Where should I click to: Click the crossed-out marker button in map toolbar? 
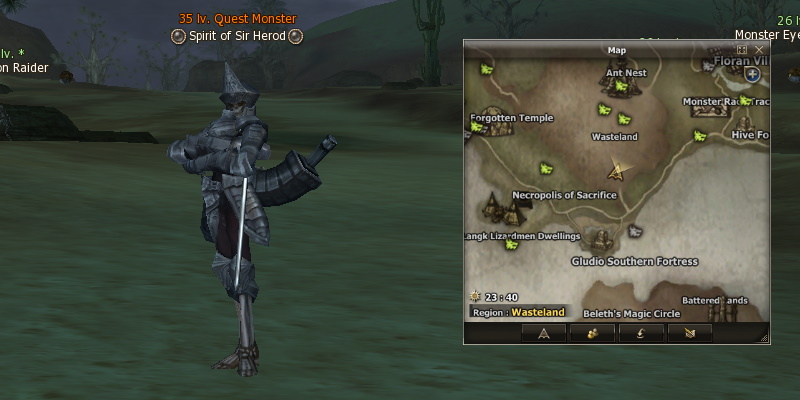tap(689, 333)
